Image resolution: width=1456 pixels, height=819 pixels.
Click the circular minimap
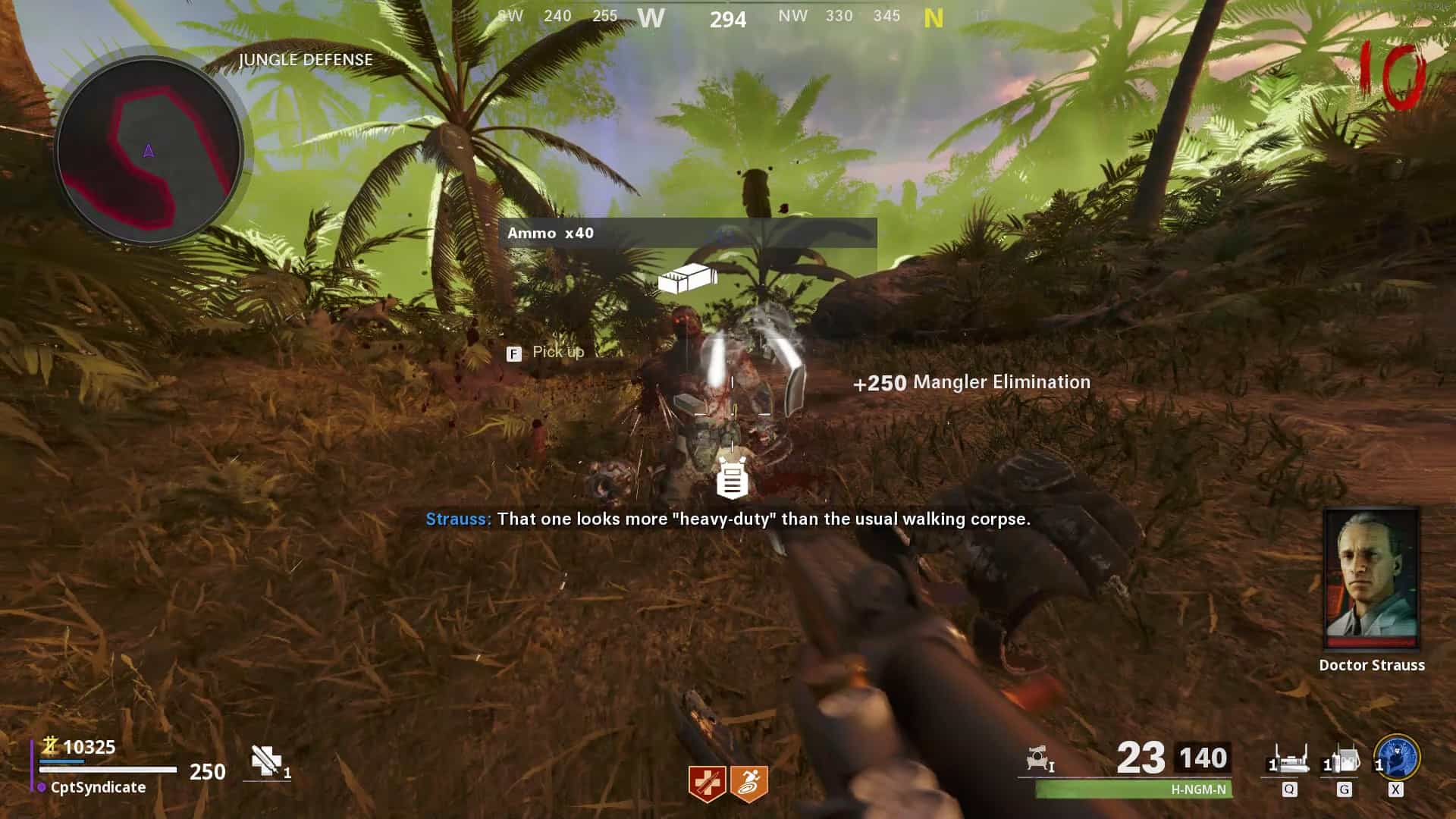[x=149, y=150]
